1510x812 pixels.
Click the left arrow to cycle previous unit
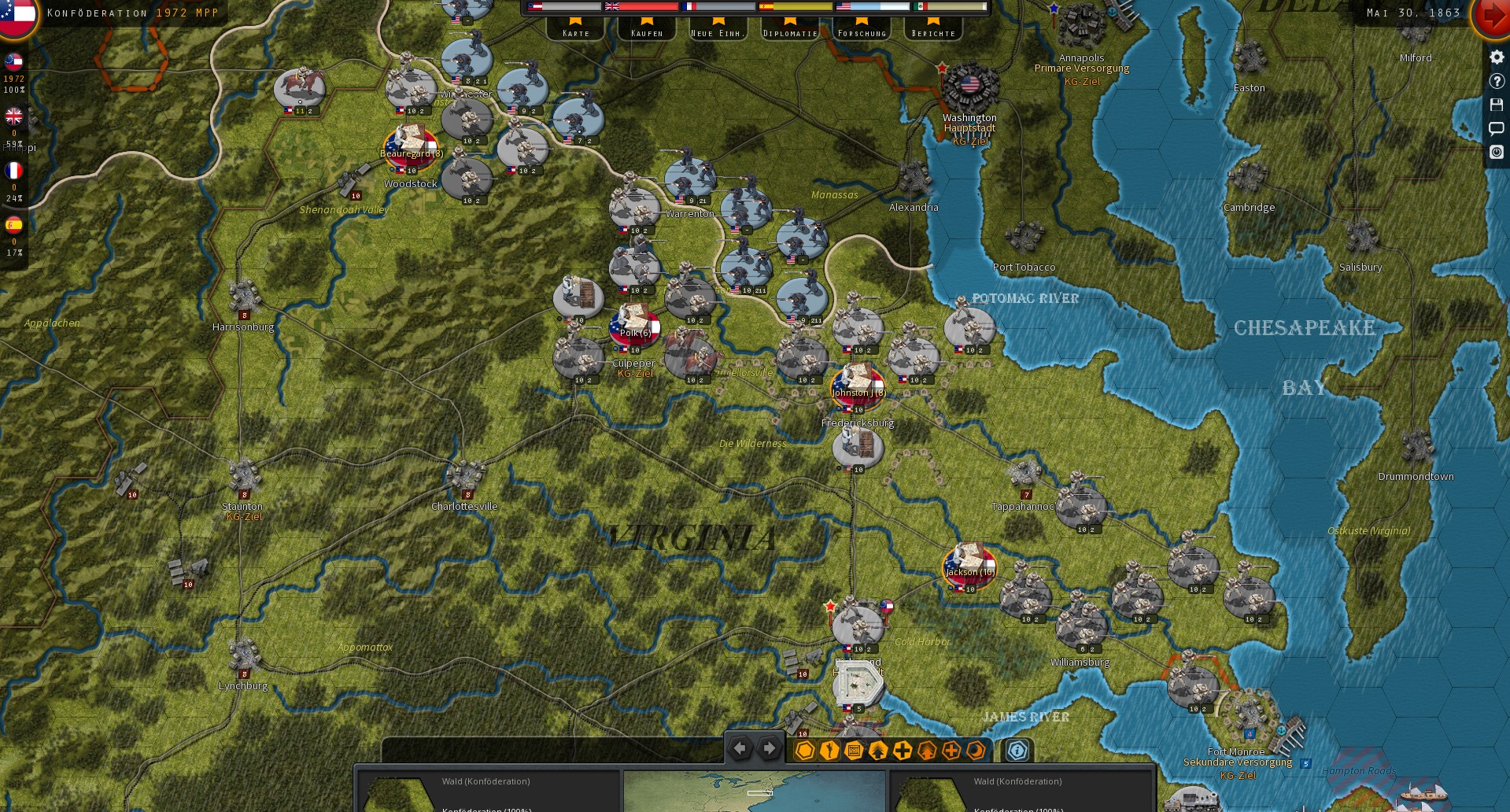click(740, 748)
